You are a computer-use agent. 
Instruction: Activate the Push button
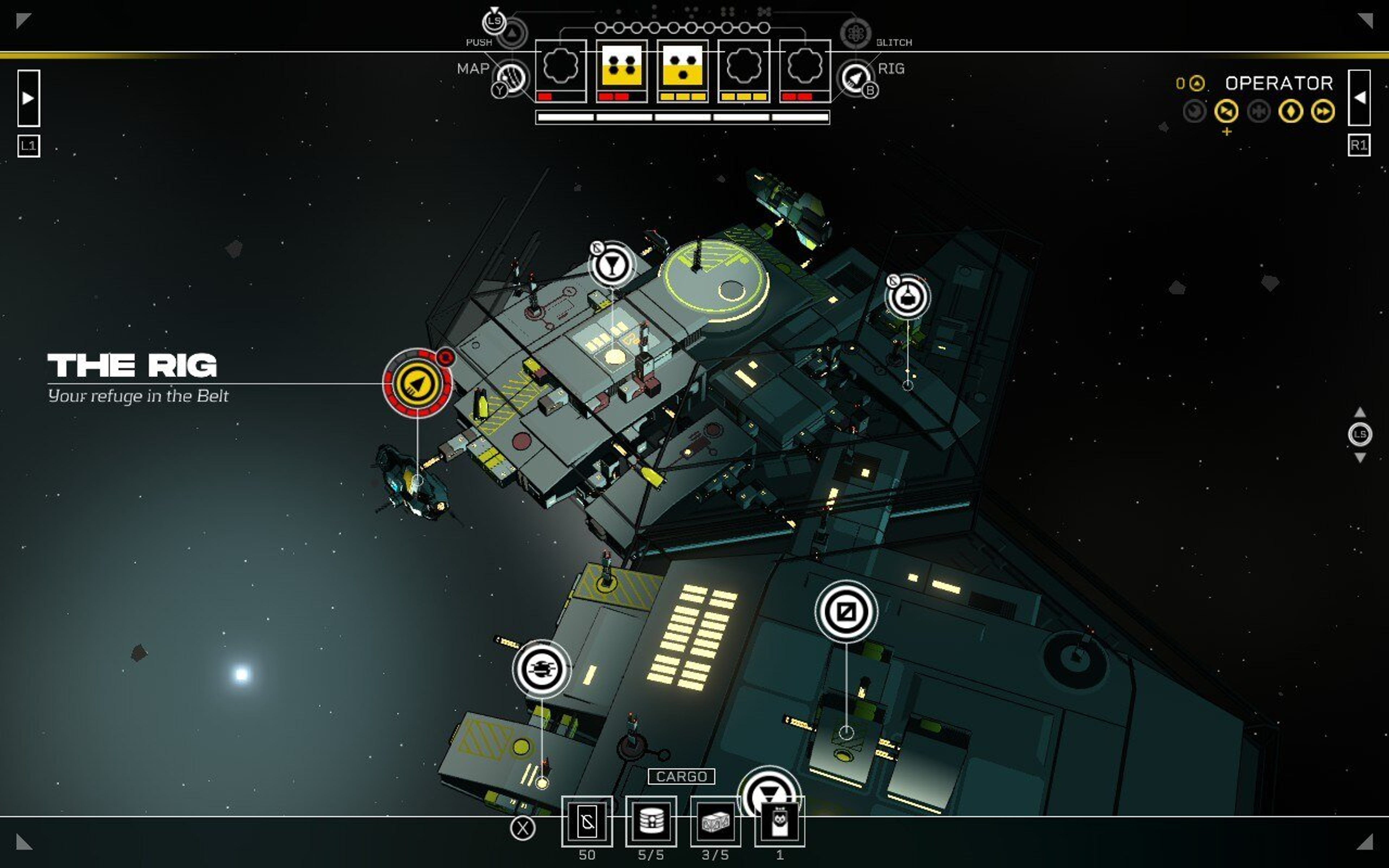click(x=512, y=33)
